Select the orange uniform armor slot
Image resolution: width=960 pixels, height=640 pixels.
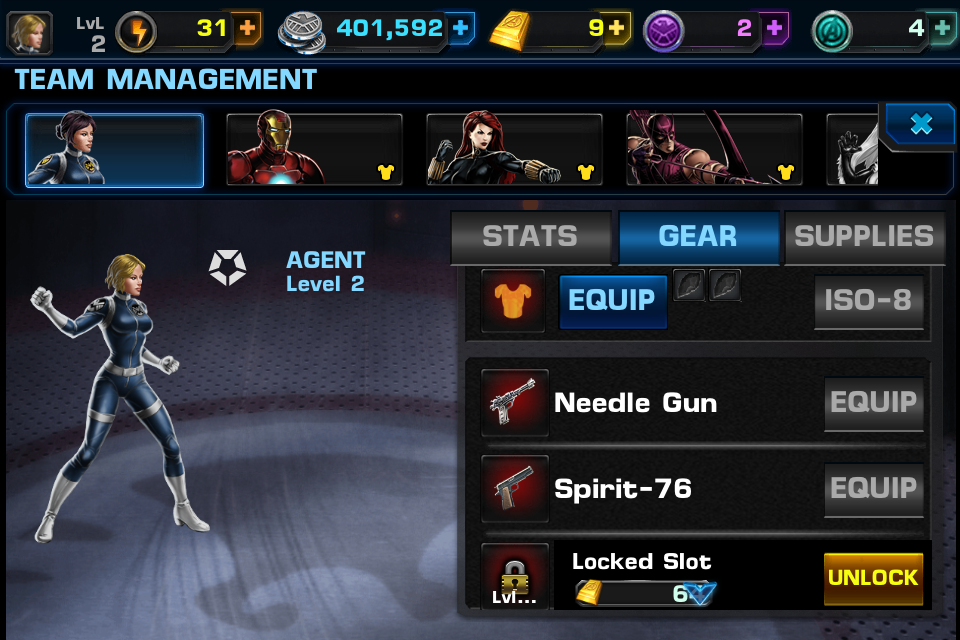[x=513, y=300]
